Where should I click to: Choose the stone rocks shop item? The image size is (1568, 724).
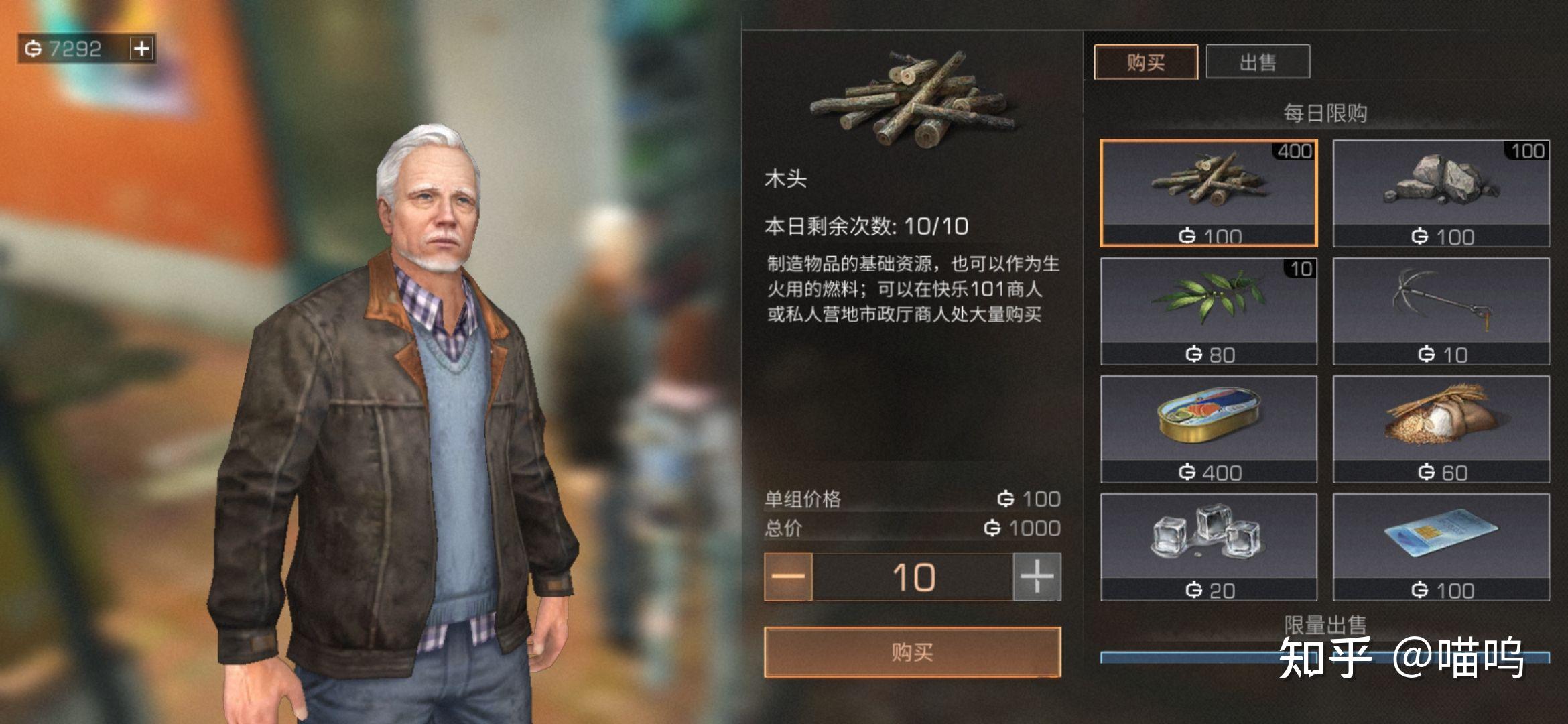pyautogui.click(x=1441, y=193)
